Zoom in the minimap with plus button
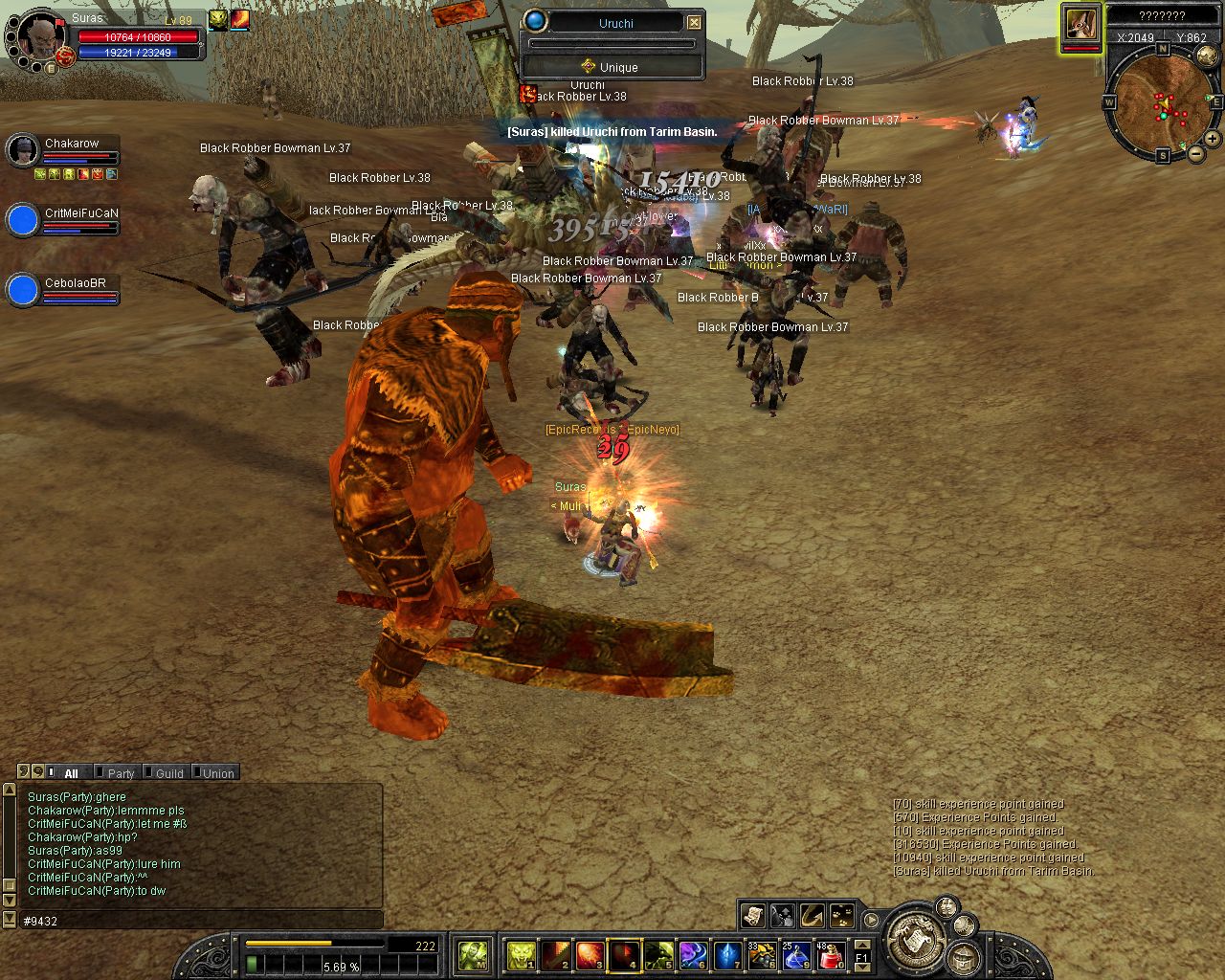The height and width of the screenshot is (980, 1225). [1212, 139]
